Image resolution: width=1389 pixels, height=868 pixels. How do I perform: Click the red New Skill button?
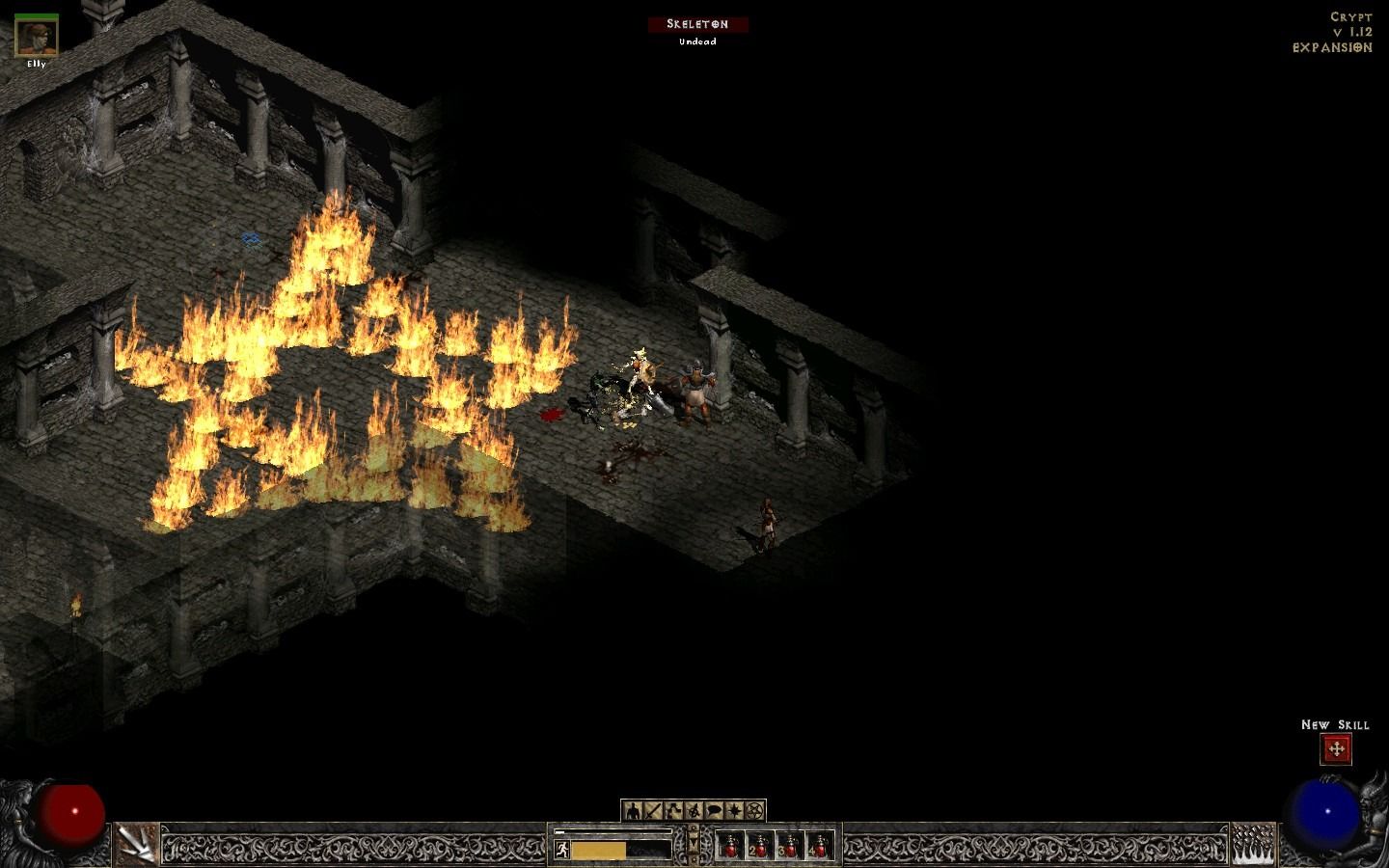pos(1336,748)
